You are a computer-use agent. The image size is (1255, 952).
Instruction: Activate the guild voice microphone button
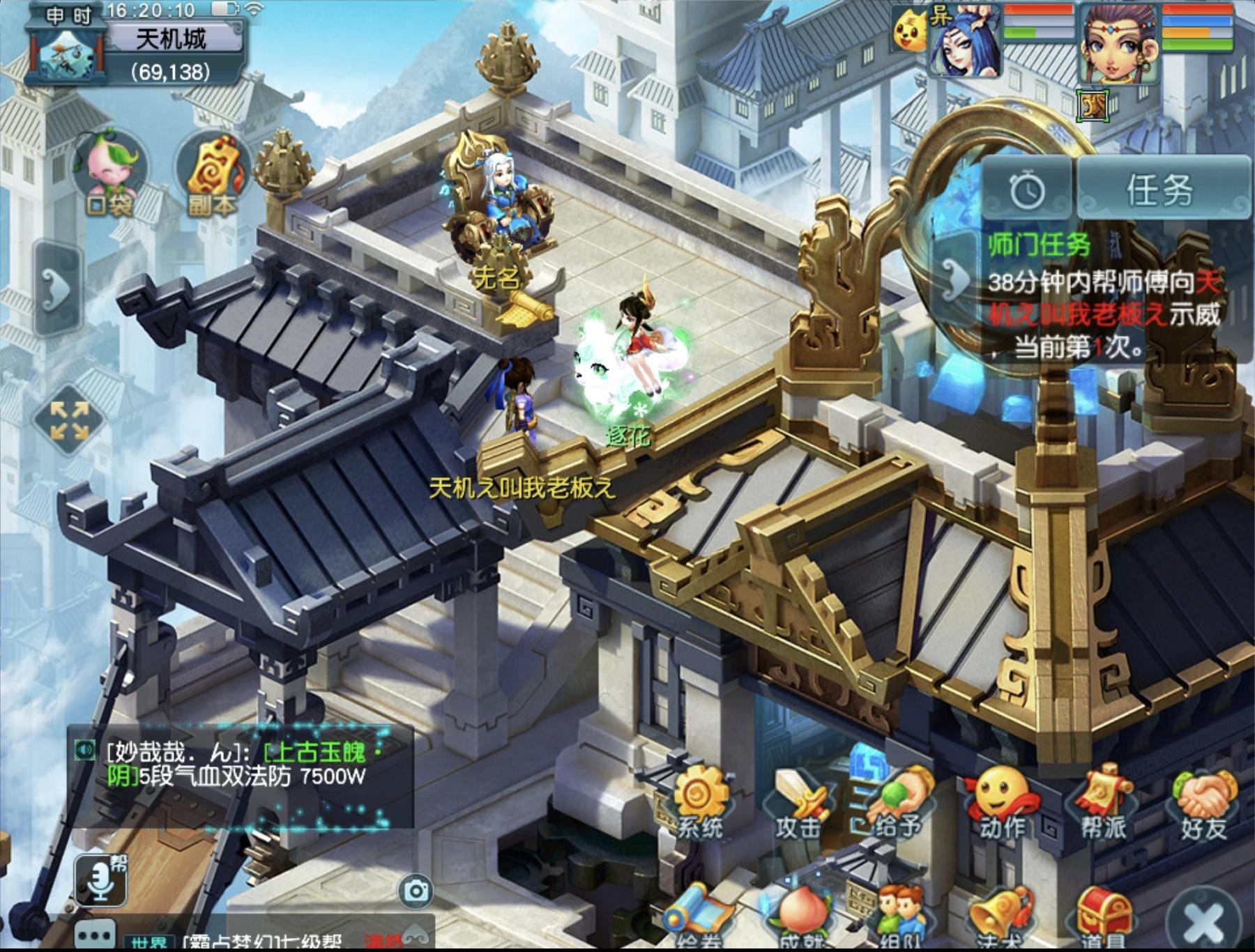click(102, 880)
